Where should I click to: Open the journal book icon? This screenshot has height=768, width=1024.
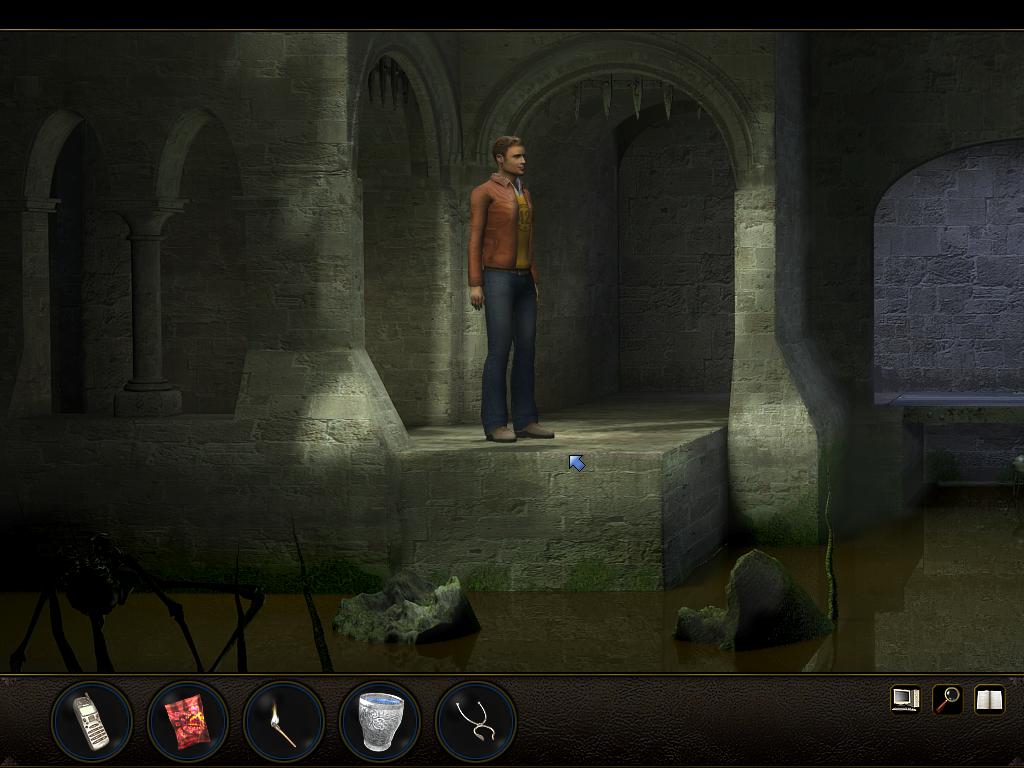click(x=989, y=699)
